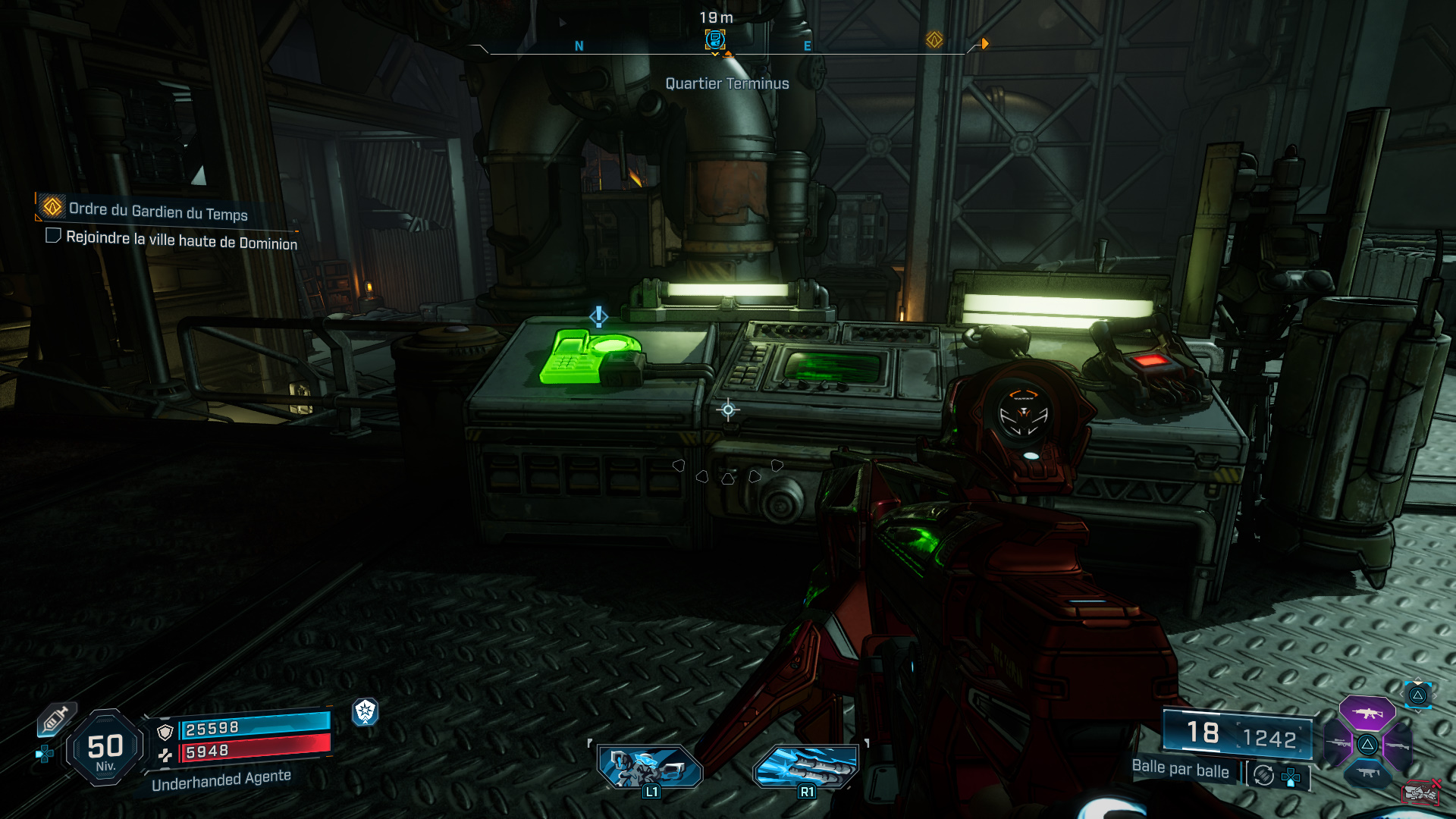Toggle the Rejoindre la ville haute objective checkbox

(x=53, y=236)
